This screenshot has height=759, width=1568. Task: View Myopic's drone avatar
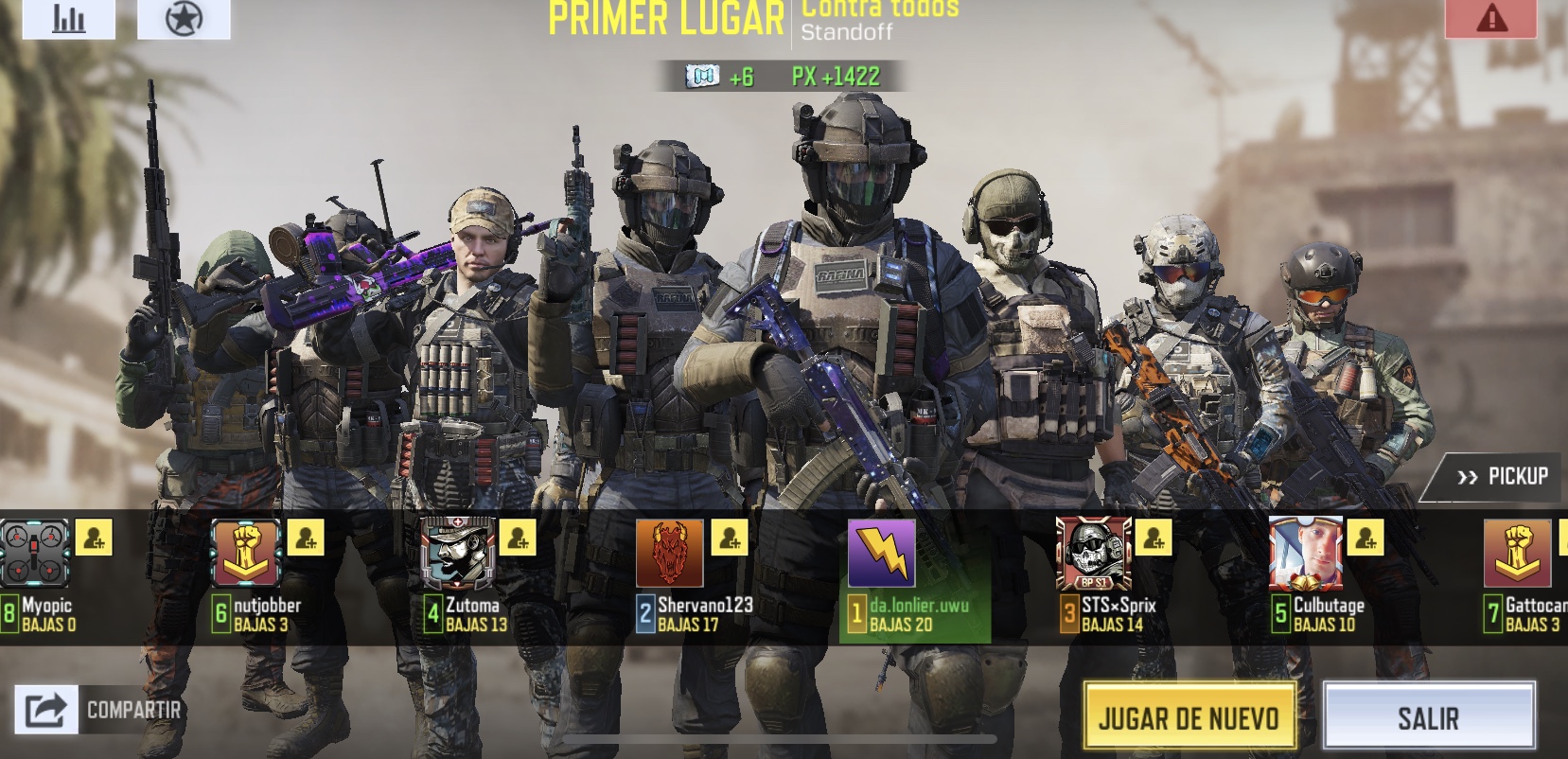click(x=35, y=554)
